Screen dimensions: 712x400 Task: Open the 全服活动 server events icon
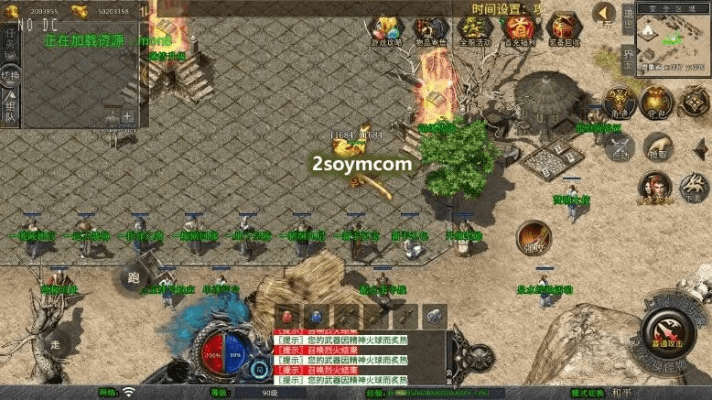tap(474, 28)
